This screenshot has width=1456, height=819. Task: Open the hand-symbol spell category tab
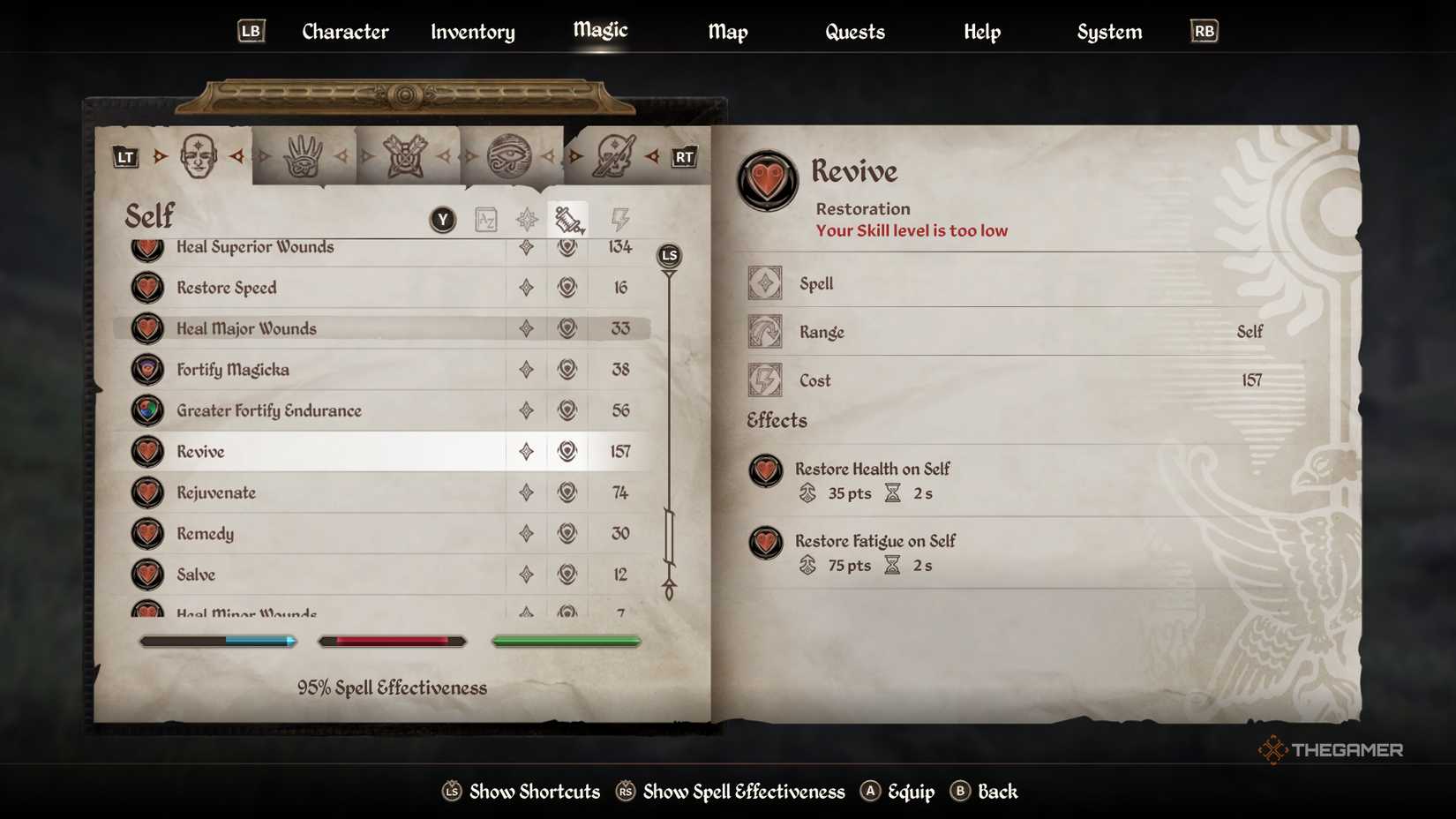(x=304, y=154)
